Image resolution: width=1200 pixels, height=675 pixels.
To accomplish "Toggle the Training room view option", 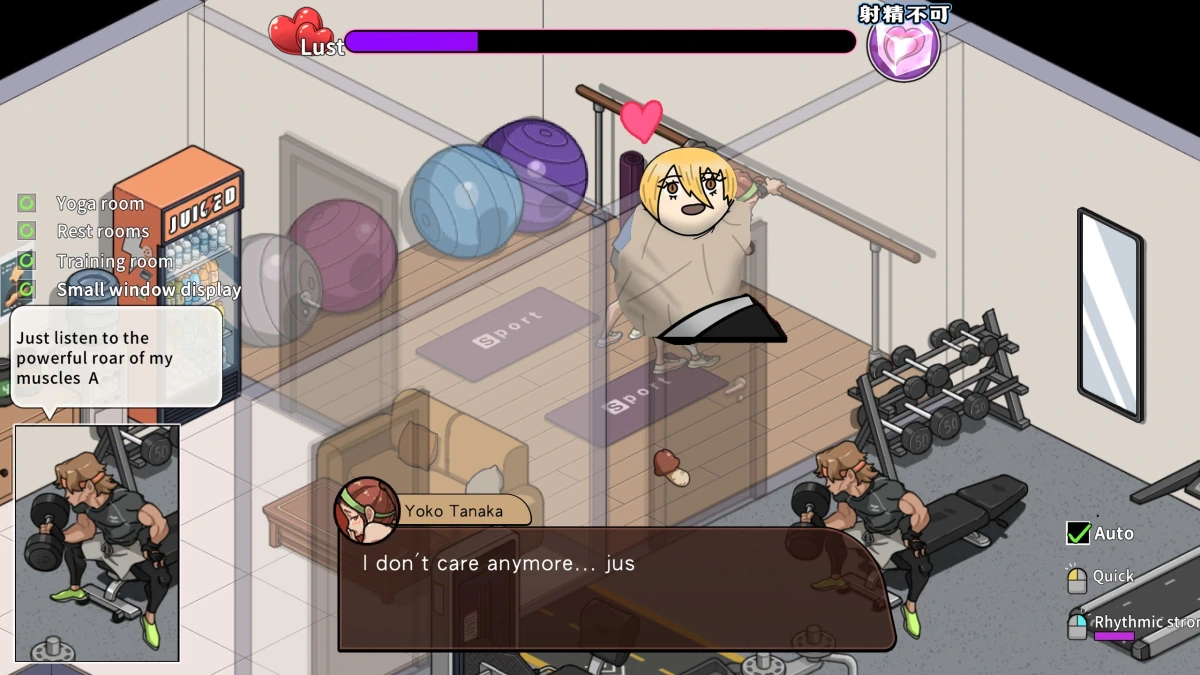I will click(27, 261).
